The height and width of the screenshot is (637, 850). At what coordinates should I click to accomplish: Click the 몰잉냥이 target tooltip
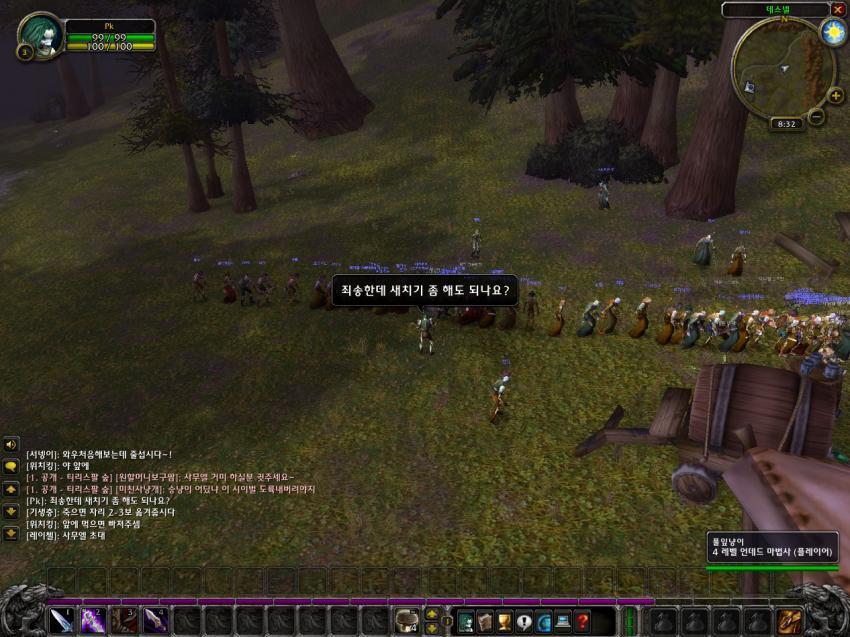click(x=772, y=546)
